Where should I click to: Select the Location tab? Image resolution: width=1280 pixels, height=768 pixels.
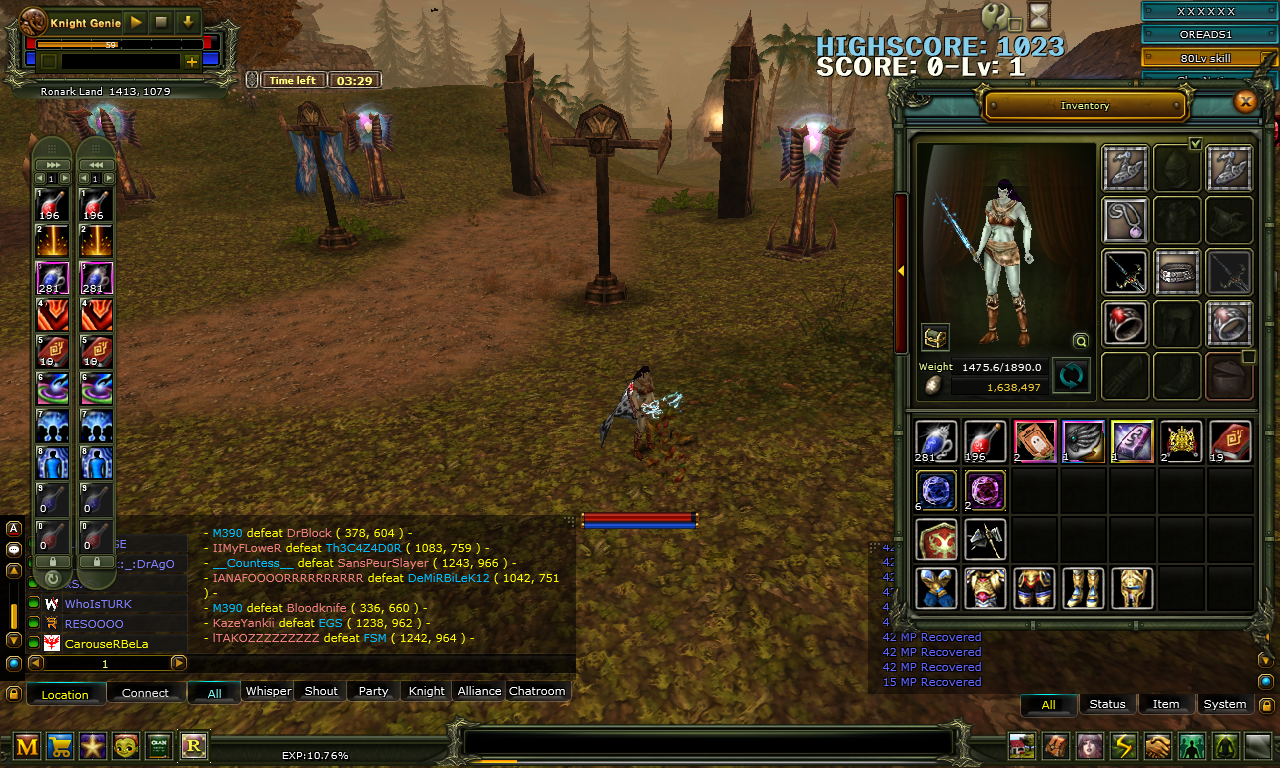click(x=65, y=694)
